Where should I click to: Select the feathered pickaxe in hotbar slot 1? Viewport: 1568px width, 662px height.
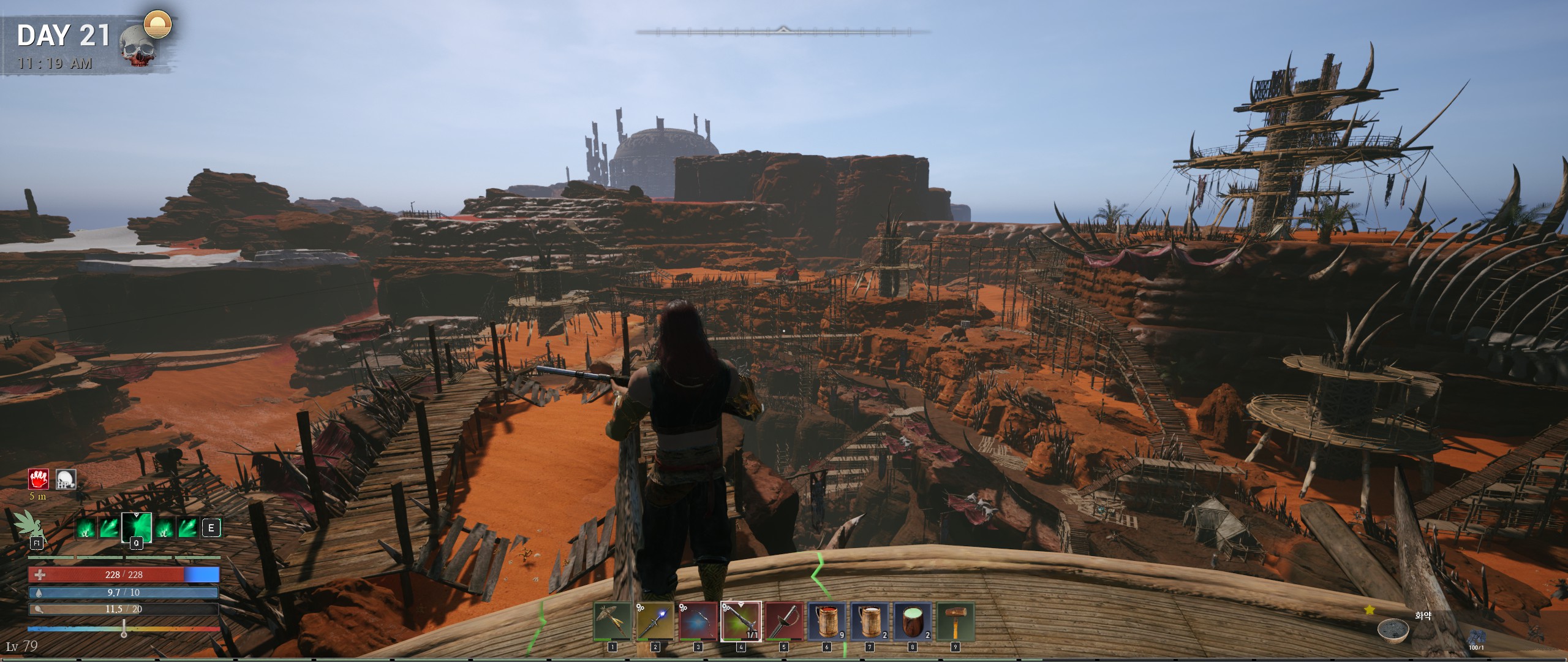coord(612,622)
